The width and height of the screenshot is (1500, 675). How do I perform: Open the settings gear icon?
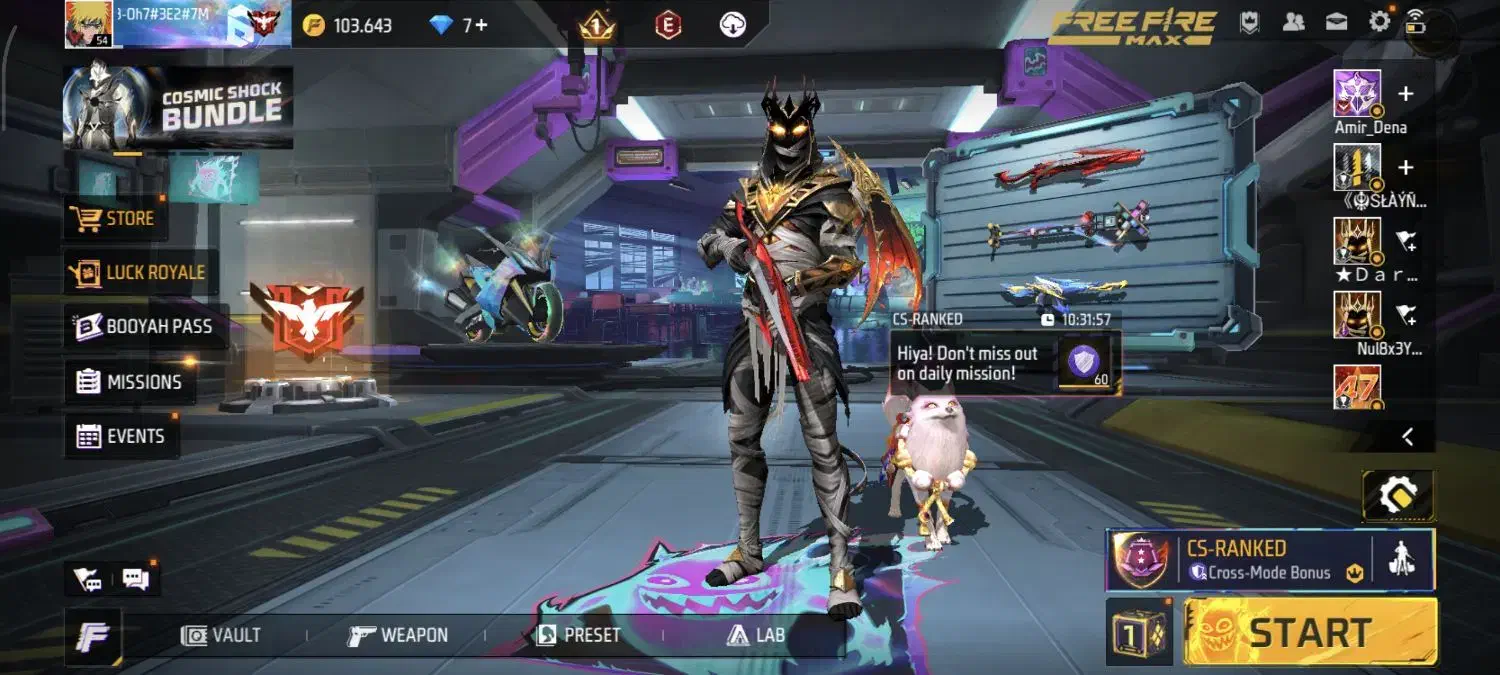point(1379,22)
